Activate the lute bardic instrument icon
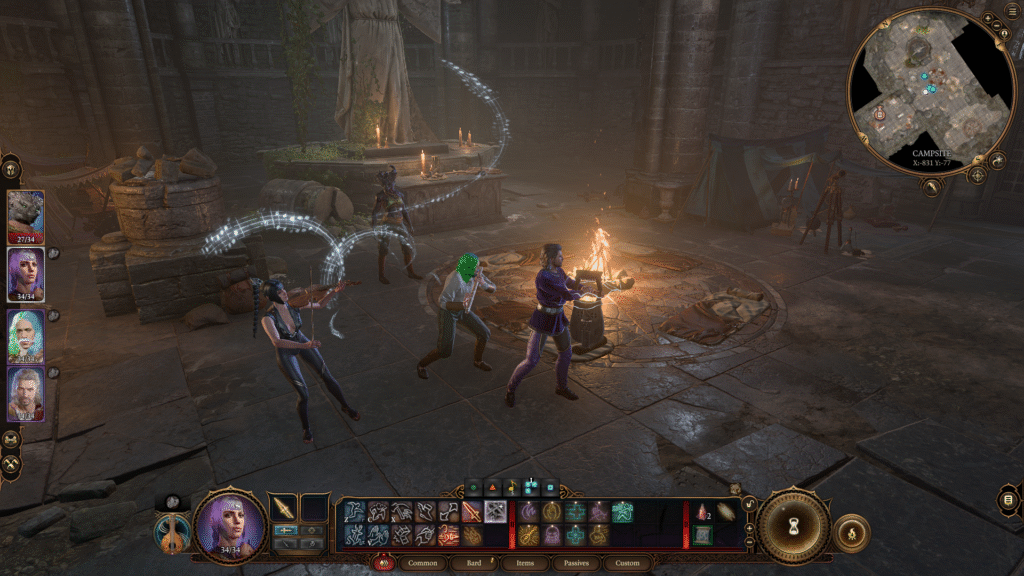 pos(171,531)
